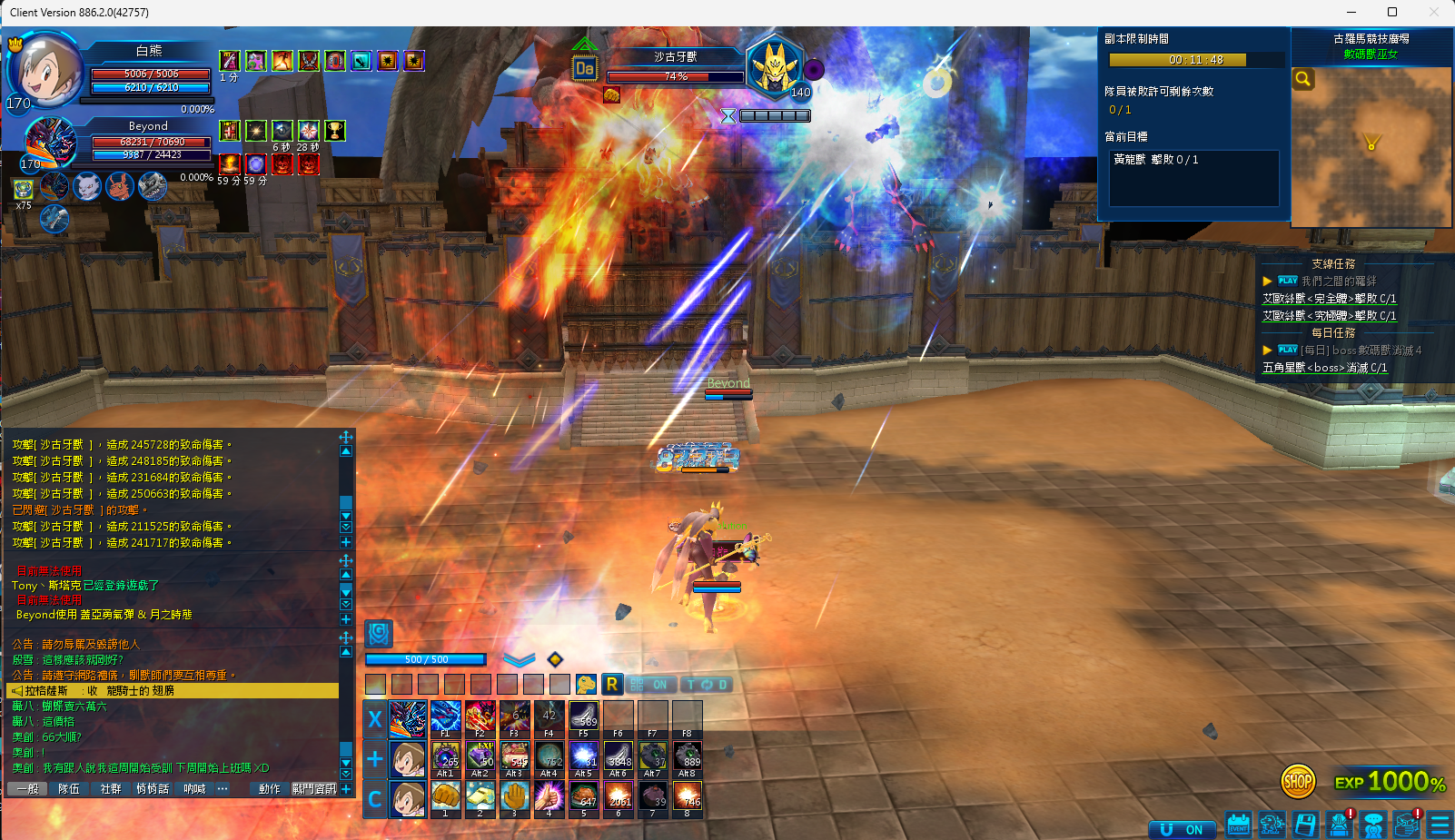Open the gold SHOP coin button
The width and height of the screenshot is (1455, 840).
[x=1298, y=780]
